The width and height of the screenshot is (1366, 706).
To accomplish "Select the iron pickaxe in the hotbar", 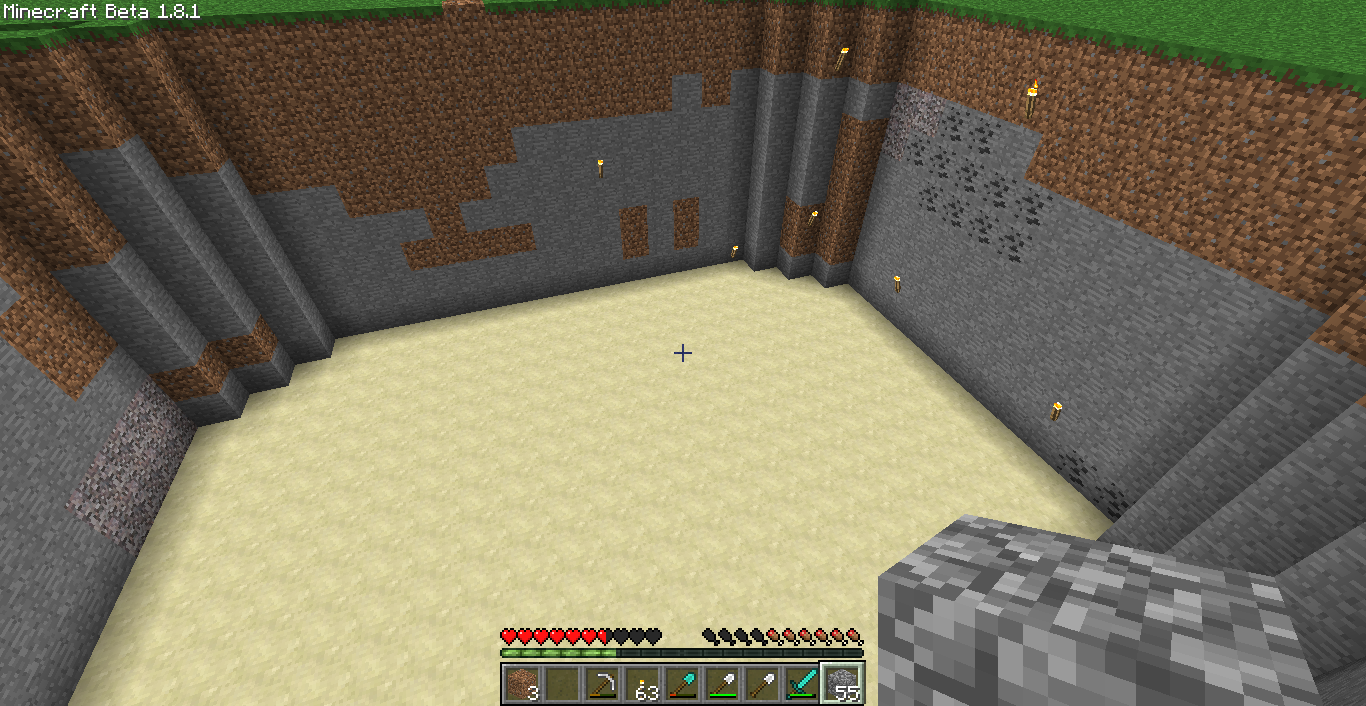I will click(x=601, y=683).
